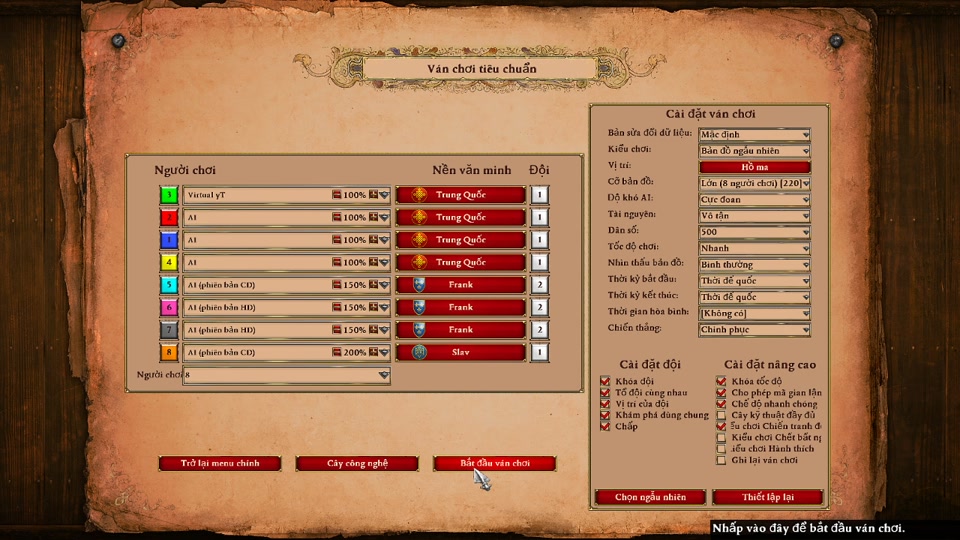Open the Thời kỳ bắt đầu starting age dropdown

[754, 281]
